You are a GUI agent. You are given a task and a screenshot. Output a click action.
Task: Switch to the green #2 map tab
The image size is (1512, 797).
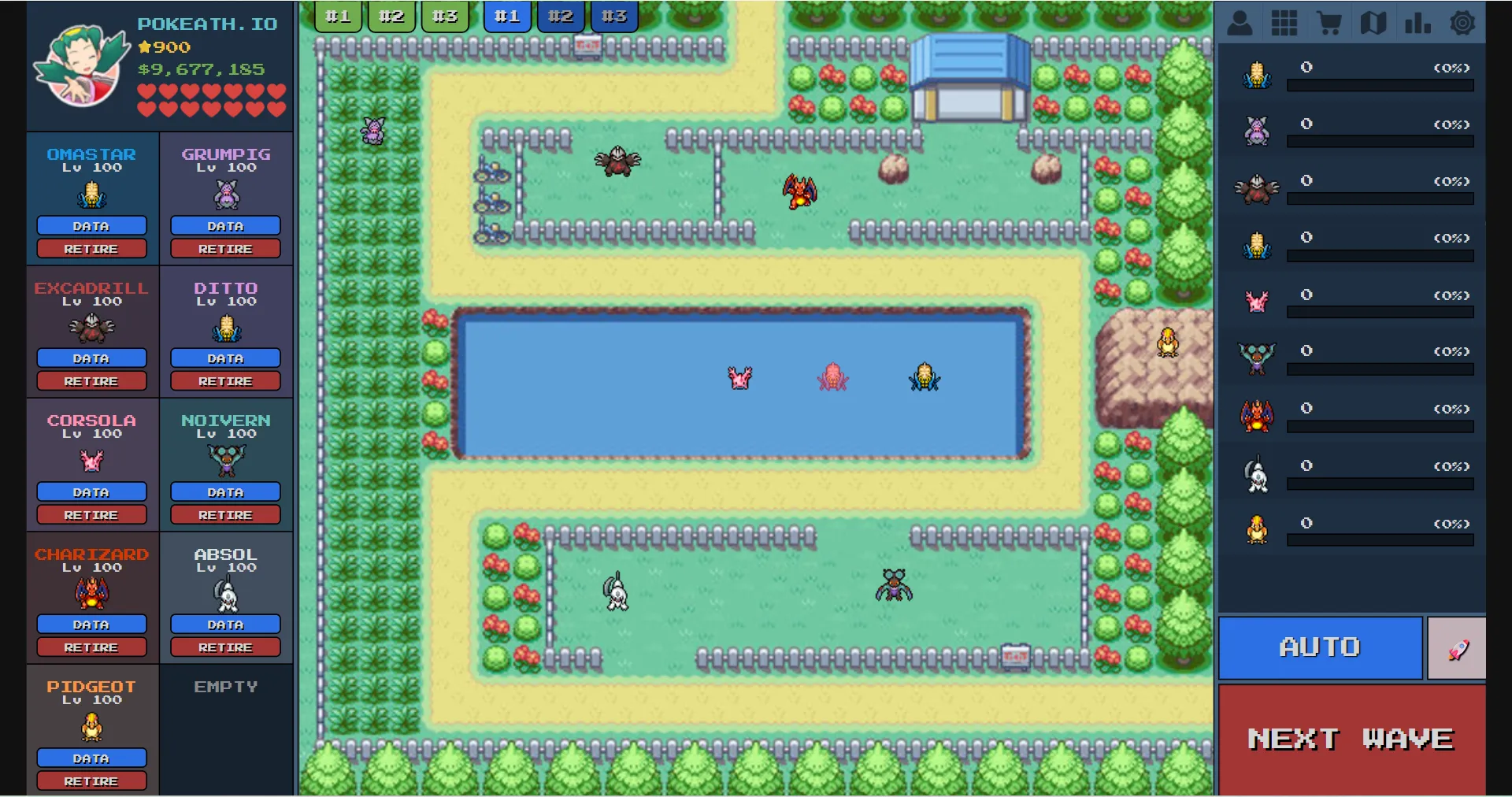pos(391,15)
